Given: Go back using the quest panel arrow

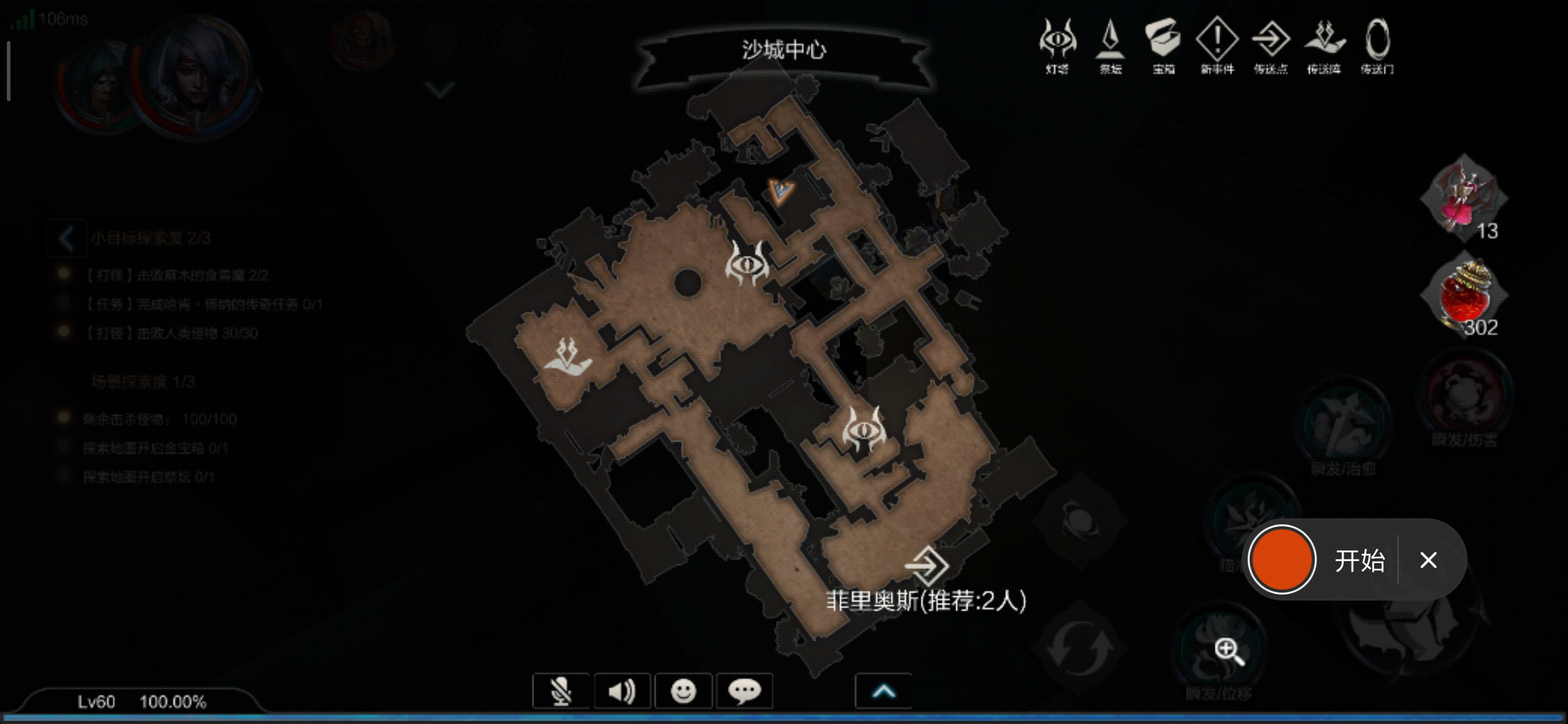Looking at the screenshot, I should (x=65, y=239).
